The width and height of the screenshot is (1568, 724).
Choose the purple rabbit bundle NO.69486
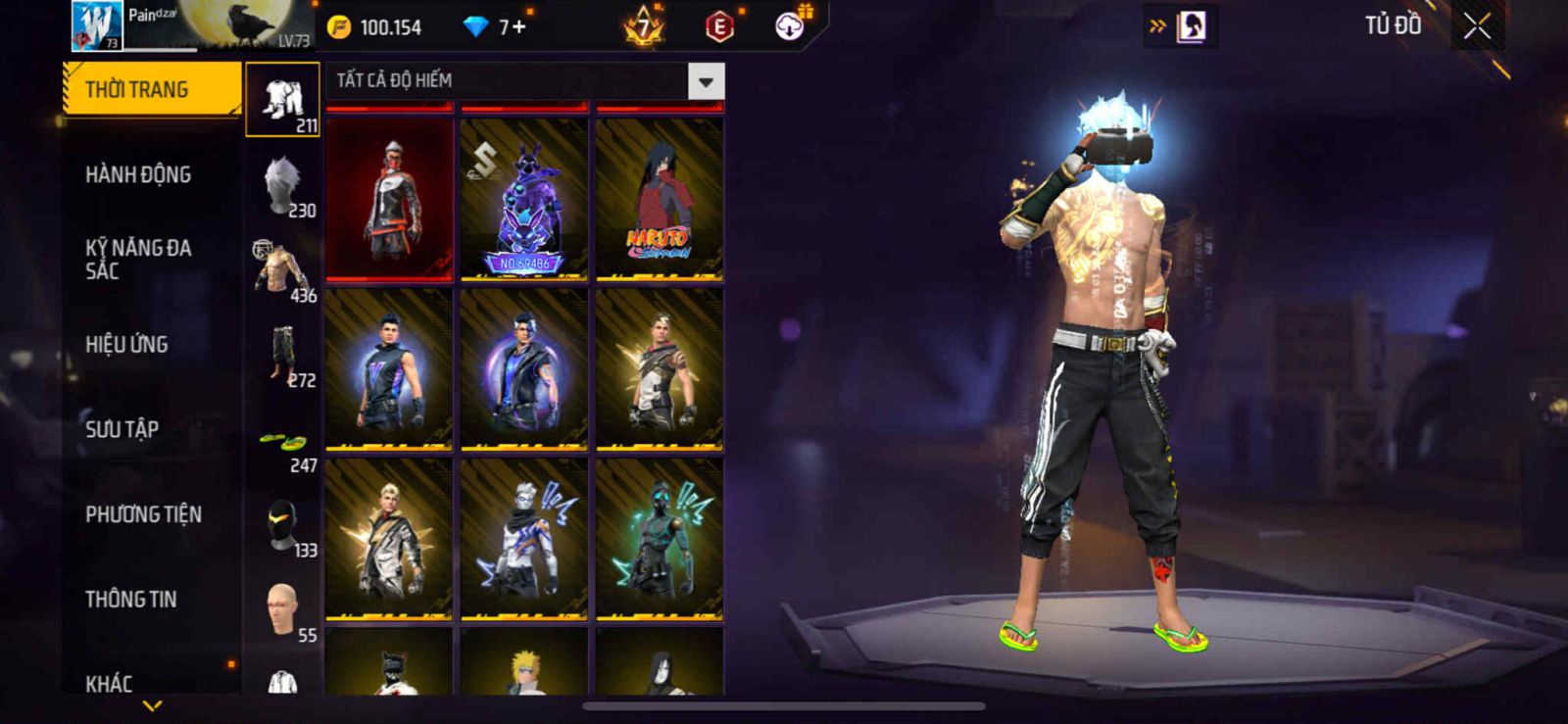pyautogui.click(x=524, y=199)
